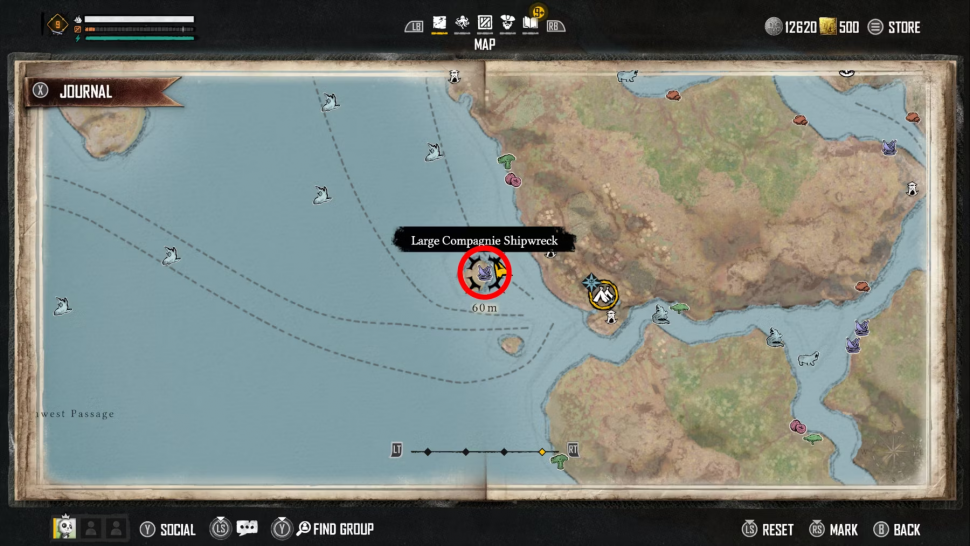Screen dimensions: 970x546
Task: Reset the map view
Action: pos(768,529)
